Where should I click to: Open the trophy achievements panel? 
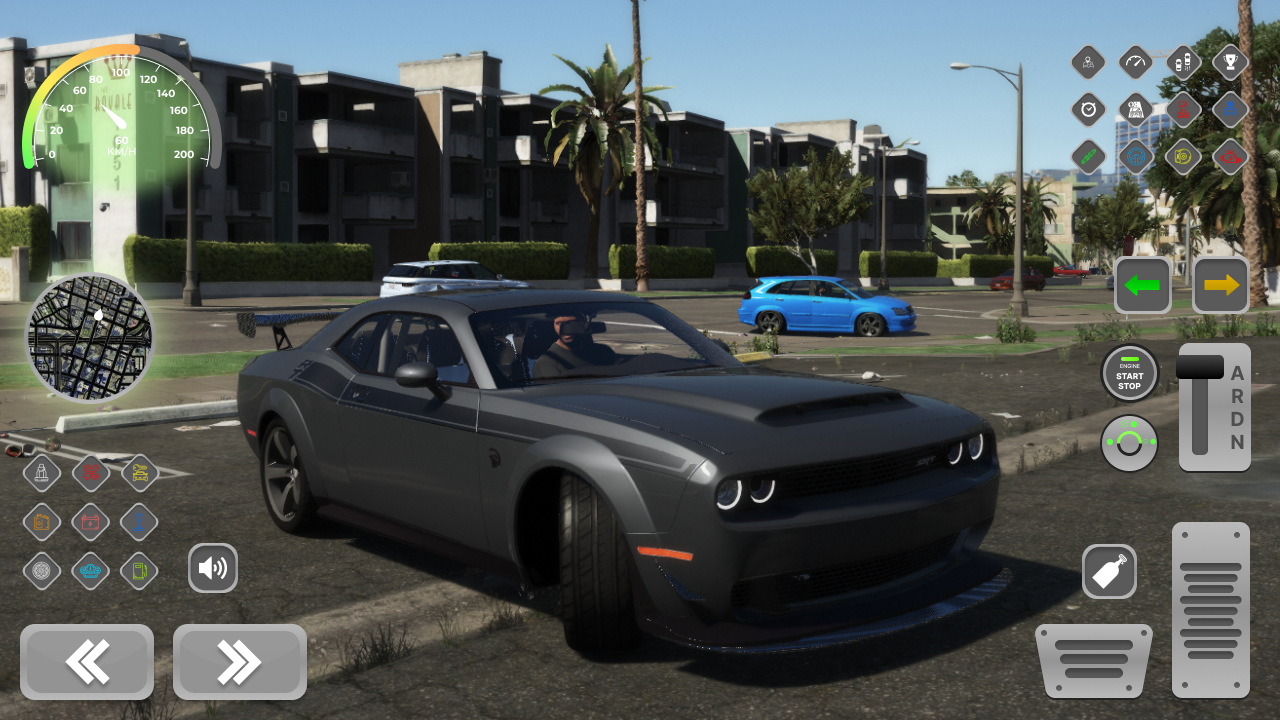click(x=1230, y=62)
